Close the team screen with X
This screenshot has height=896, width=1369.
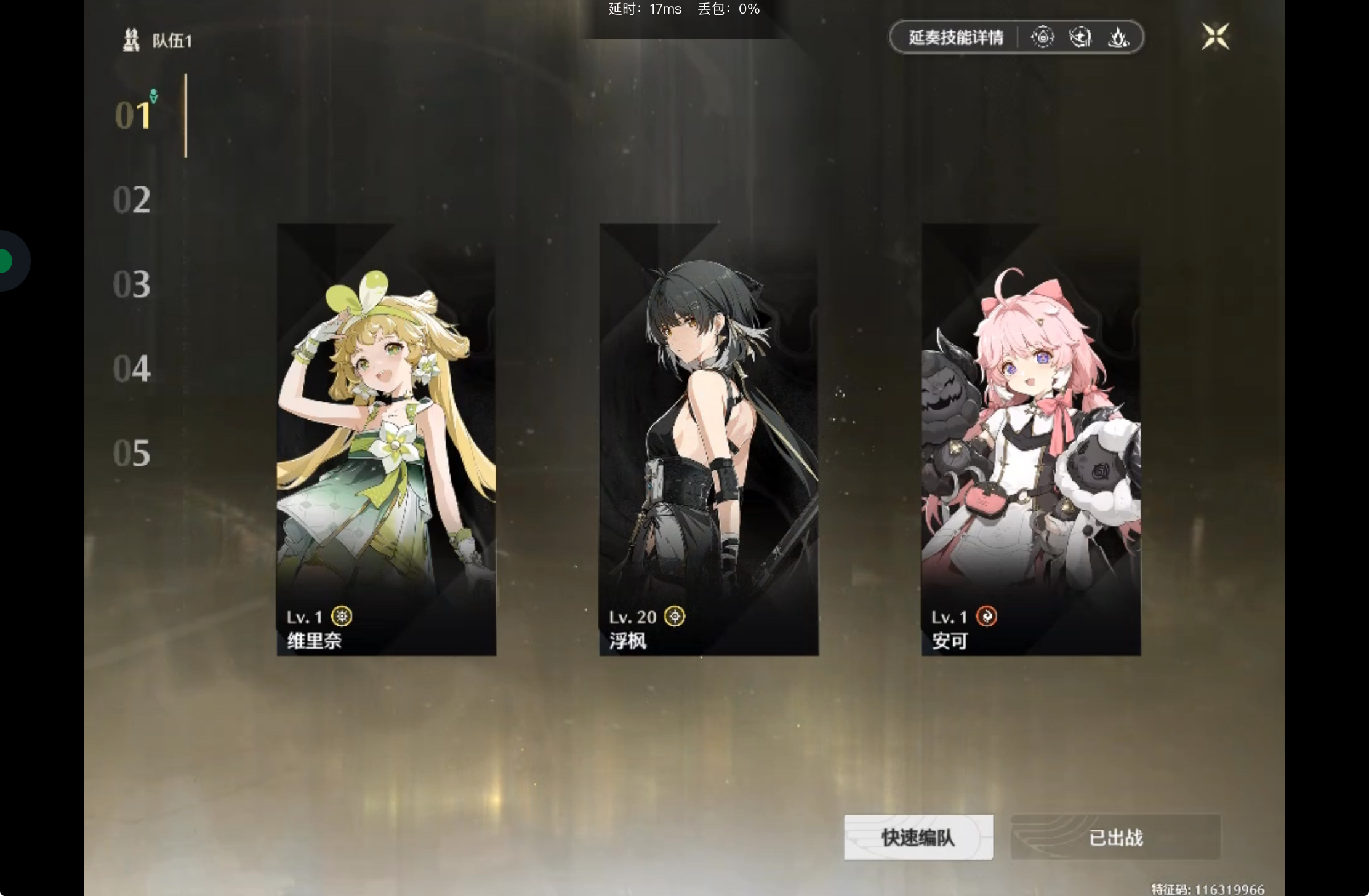1215,36
